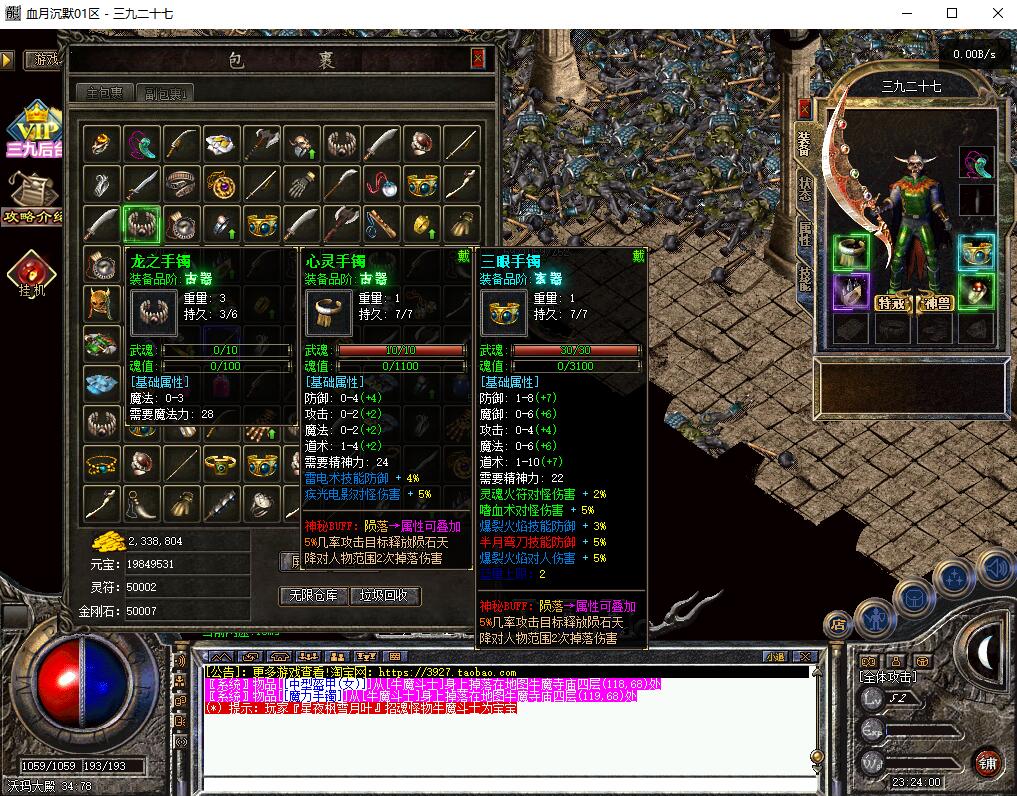The image size is (1017, 796).
Task: Select the highlighted 龙之手镯 bracelet slot
Action: click(141, 224)
